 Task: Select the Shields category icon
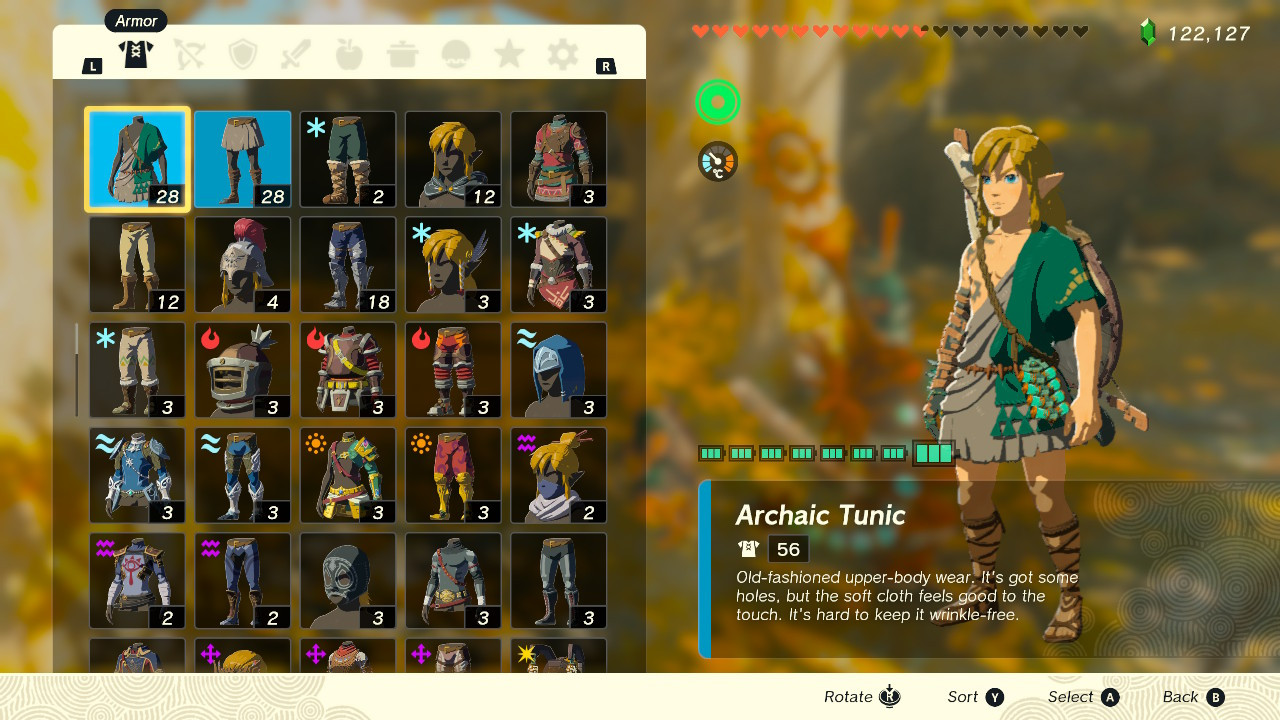241,55
